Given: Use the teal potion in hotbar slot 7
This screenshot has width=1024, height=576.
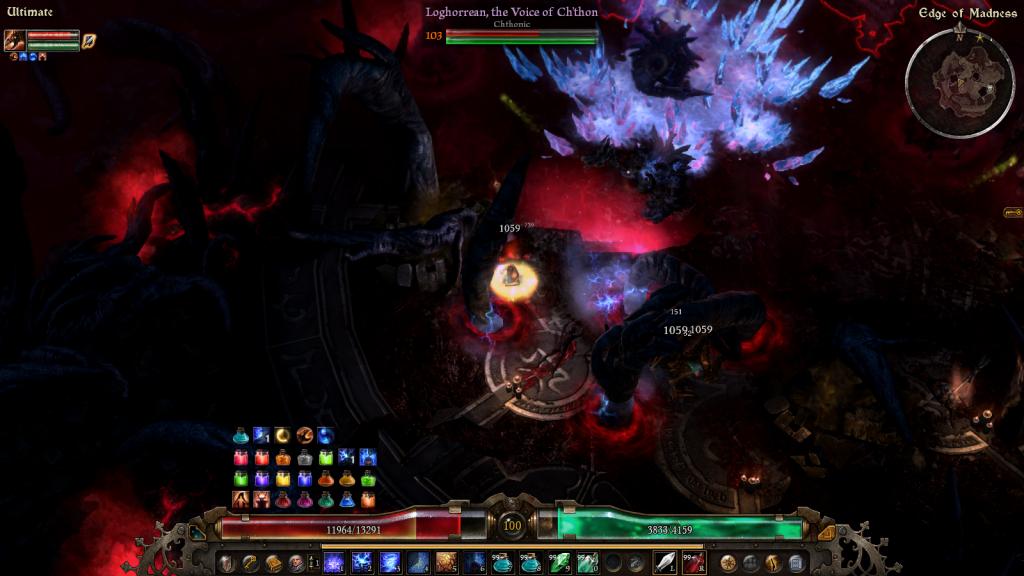Looking at the screenshot, I should (501, 563).
